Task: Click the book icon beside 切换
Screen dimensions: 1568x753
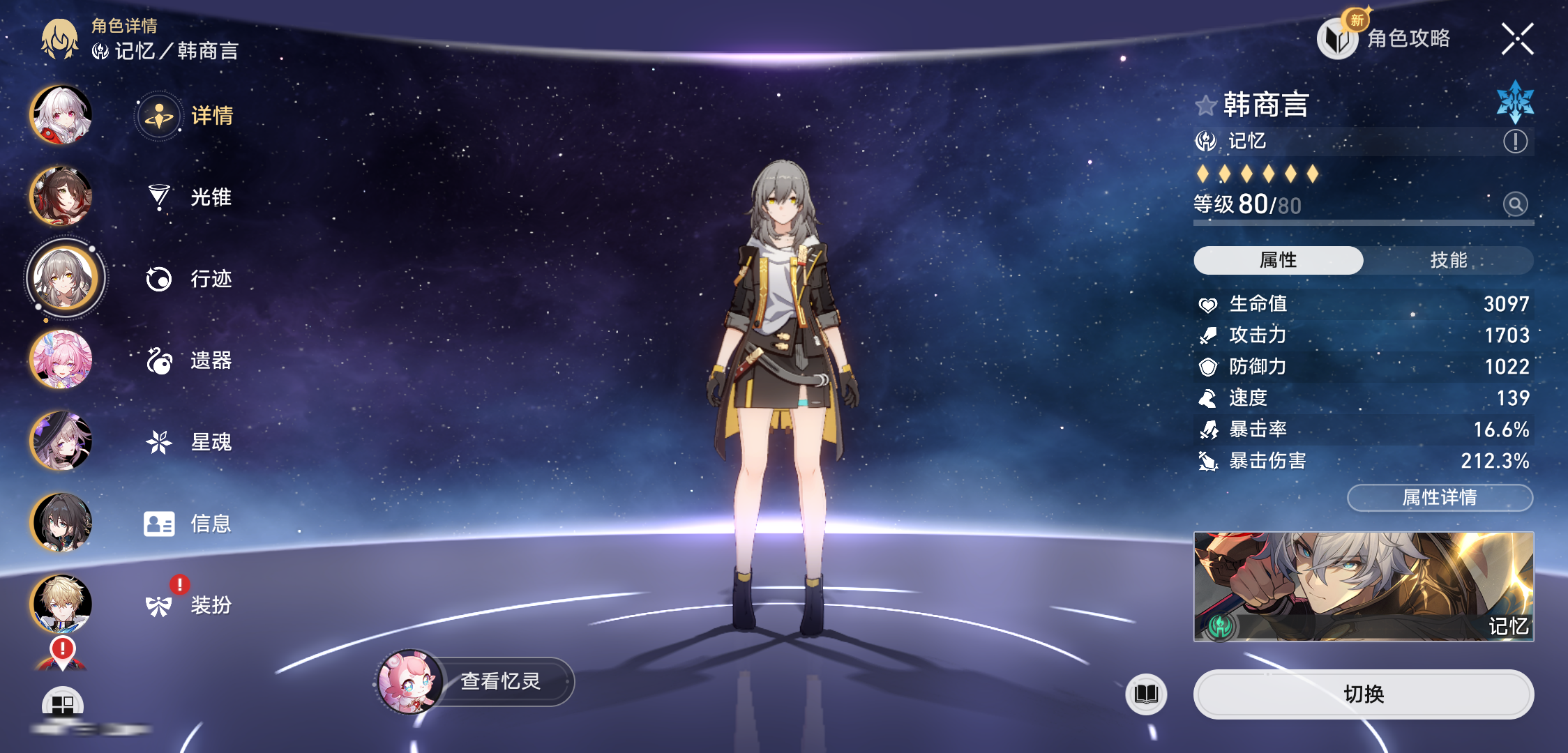Action: pyautogui.click(x=1146, y=694)
